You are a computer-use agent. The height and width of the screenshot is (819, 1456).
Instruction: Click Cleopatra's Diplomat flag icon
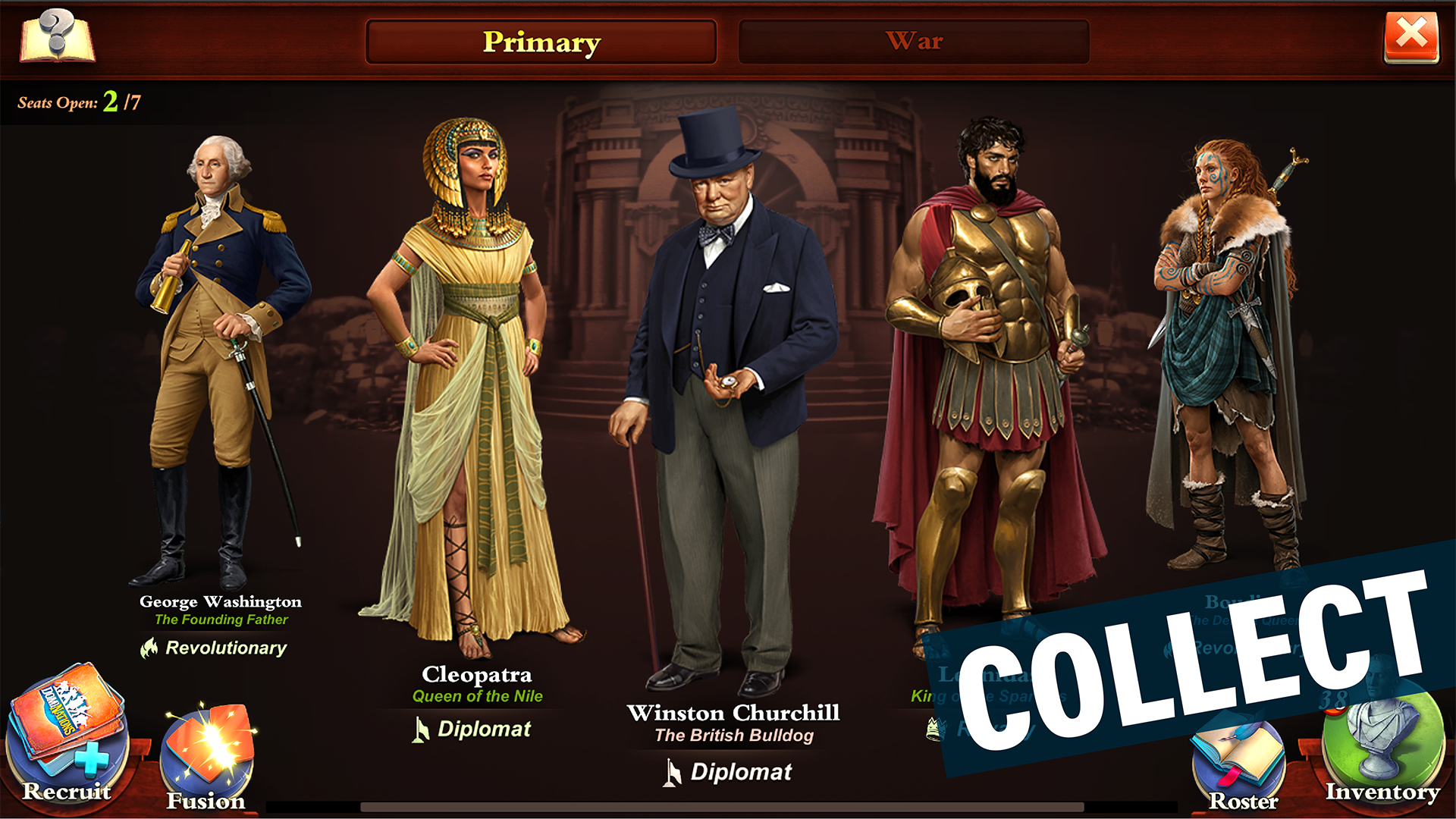(422, 730)
